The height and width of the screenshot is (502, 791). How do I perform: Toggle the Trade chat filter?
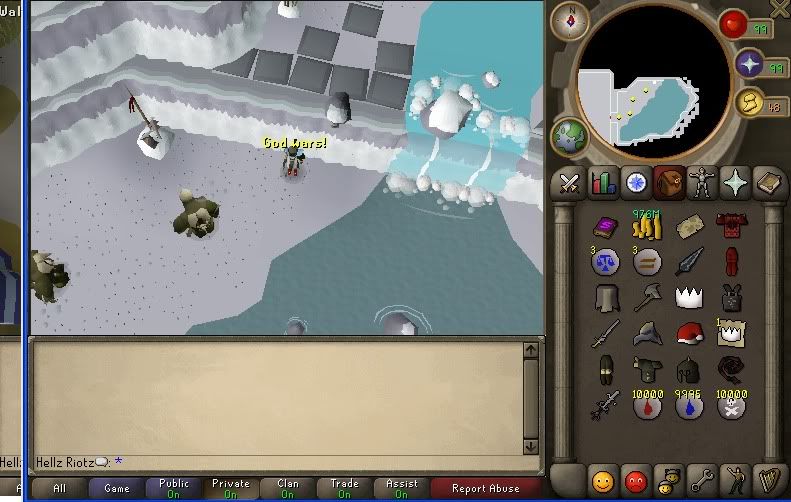[x=345, y=489]
